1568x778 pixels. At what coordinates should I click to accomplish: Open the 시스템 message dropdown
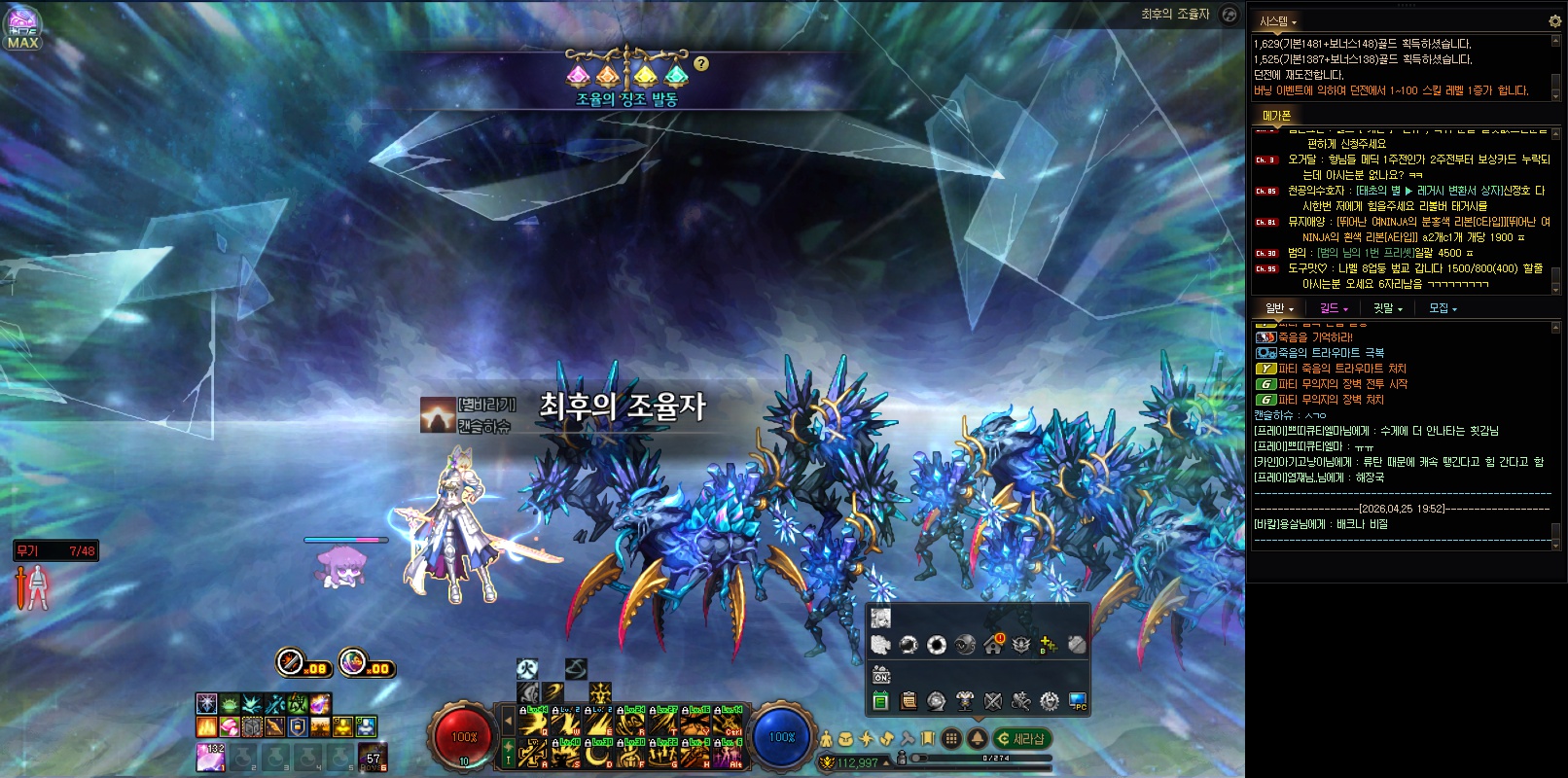[x=1278, y=21]
